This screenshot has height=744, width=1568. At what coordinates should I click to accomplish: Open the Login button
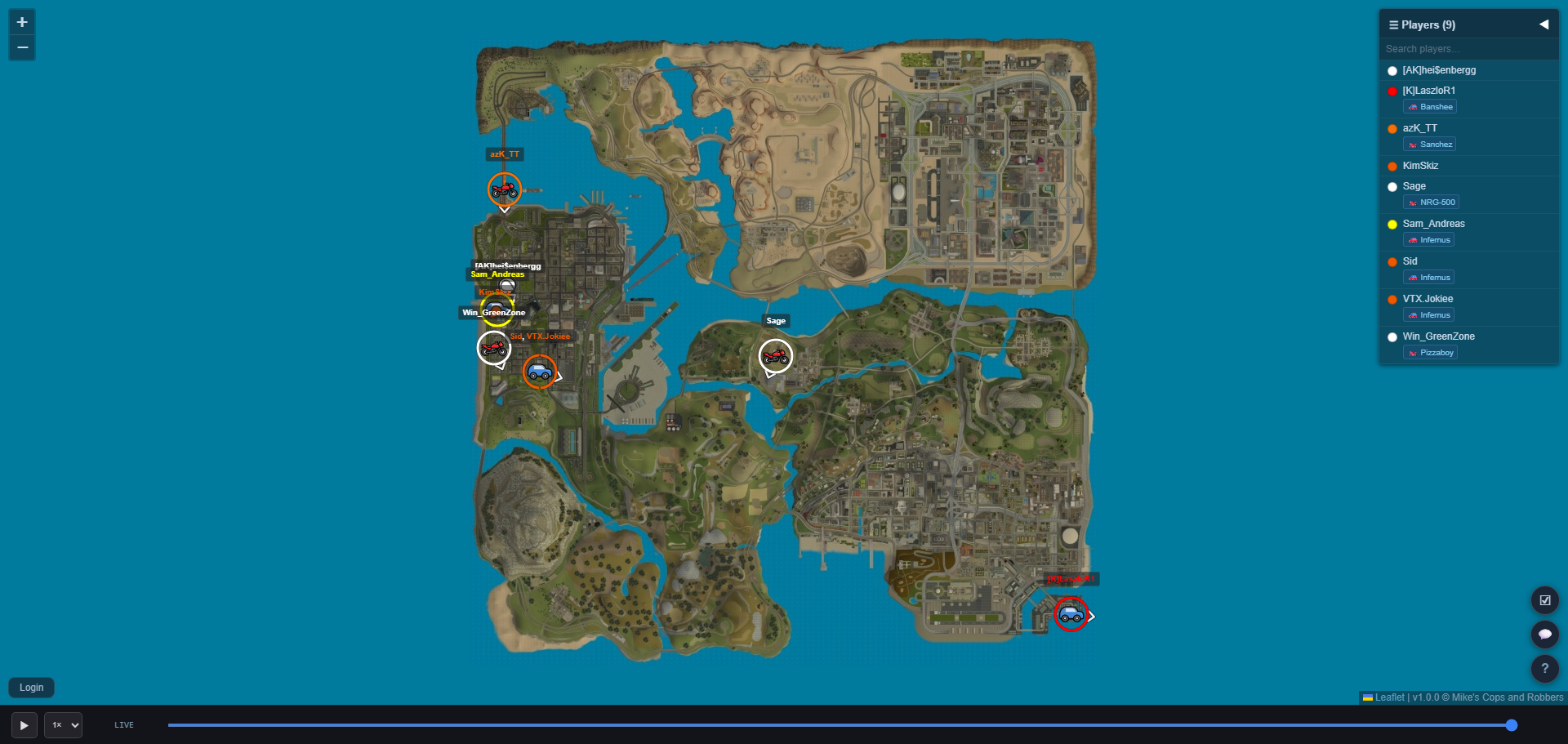[x=31, y=688]
